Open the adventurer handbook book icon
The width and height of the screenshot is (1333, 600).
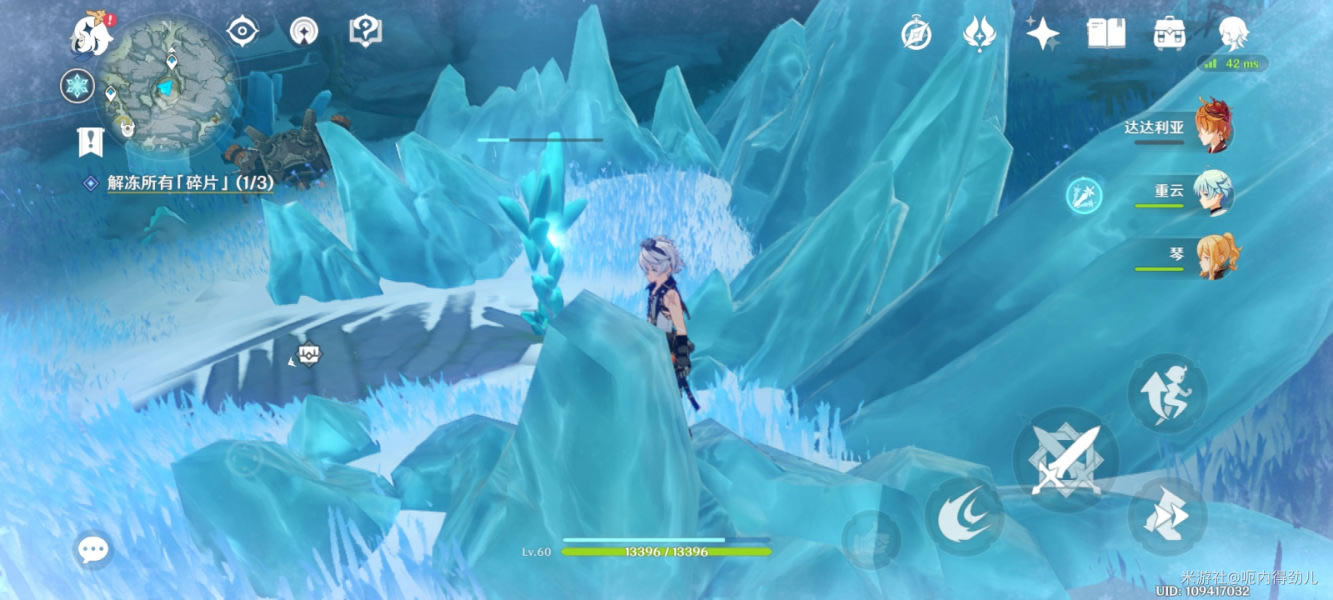click(1106, 34)
